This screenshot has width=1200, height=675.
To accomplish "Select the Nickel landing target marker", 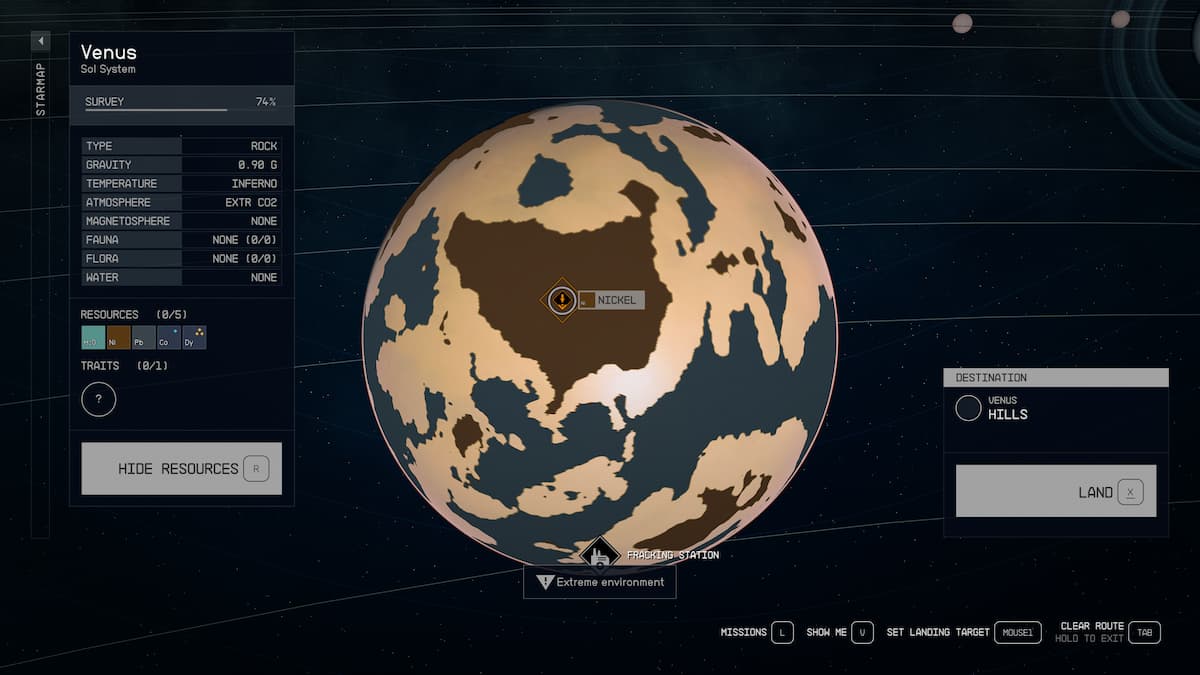I will point(562,299).
